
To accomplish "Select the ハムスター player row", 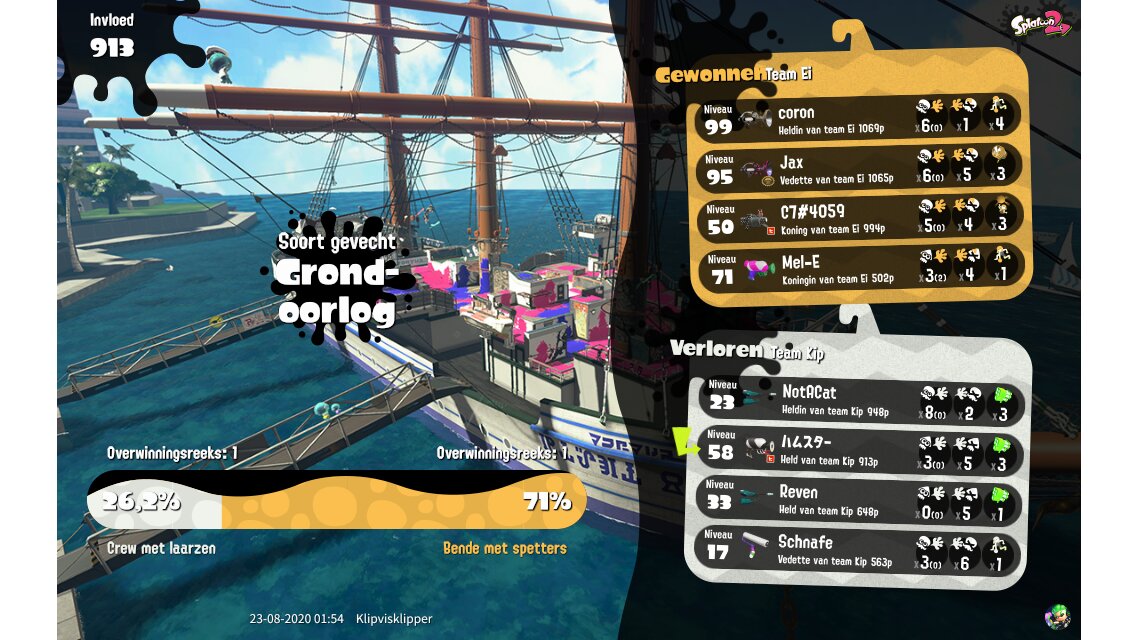I will click(x=860, y=448).
